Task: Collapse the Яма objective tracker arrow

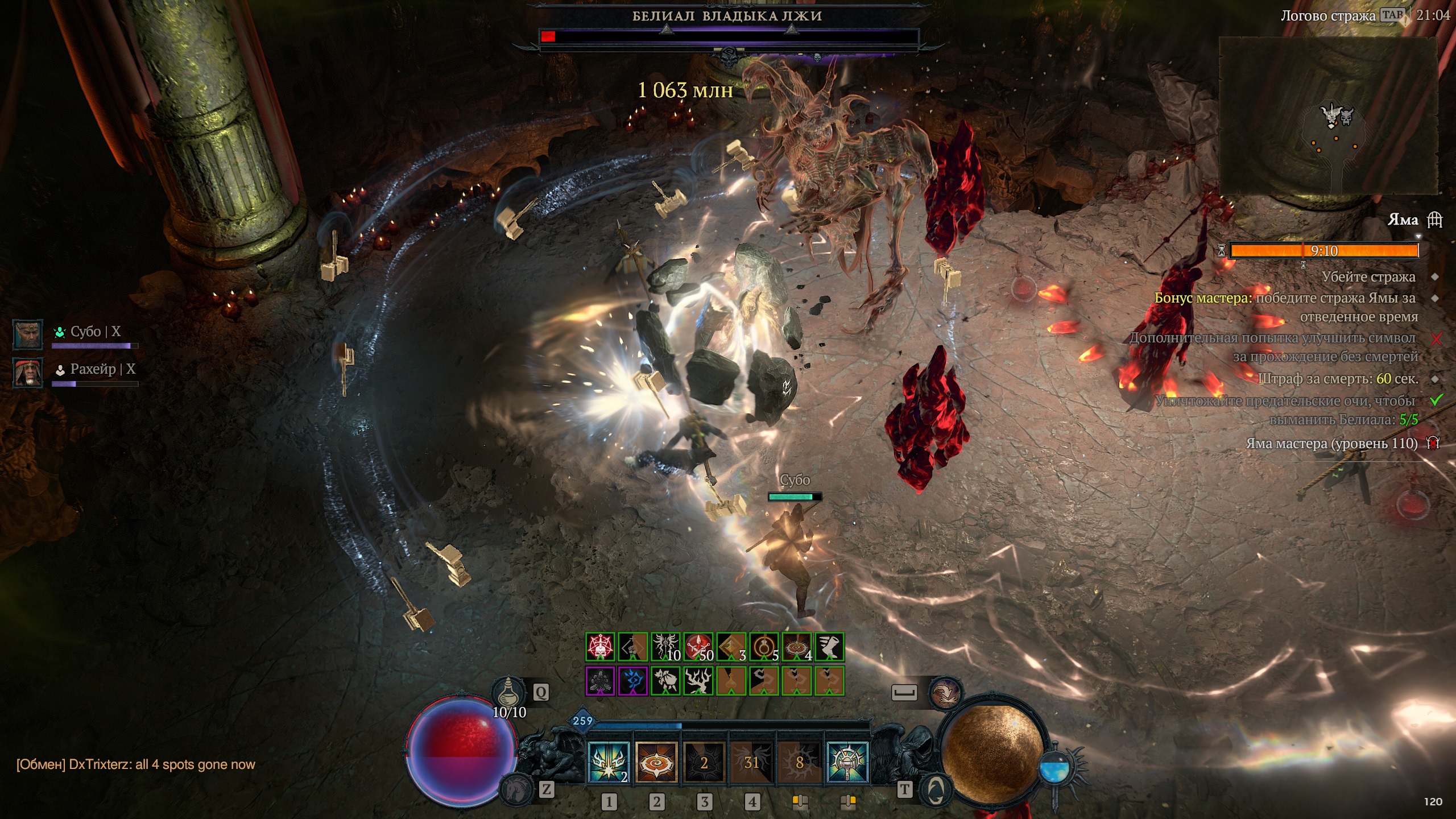Action: pos(1418,237)
